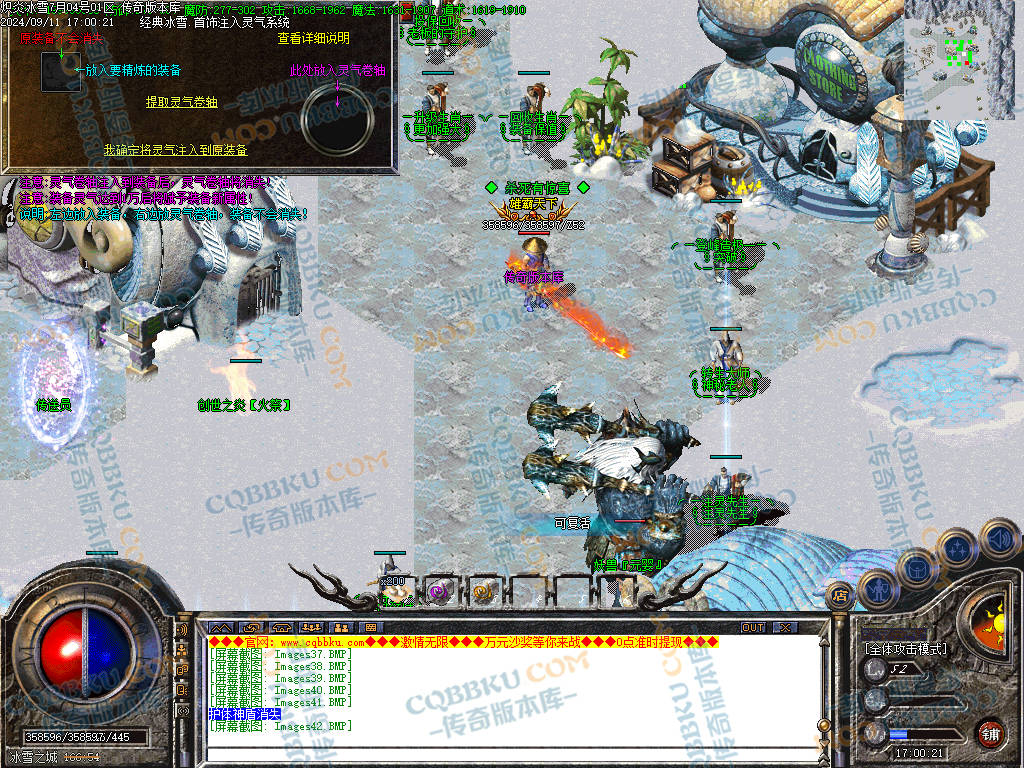Open the bag inventory round button
This screenshot has width=1024, height=768.
pos(917,567)
